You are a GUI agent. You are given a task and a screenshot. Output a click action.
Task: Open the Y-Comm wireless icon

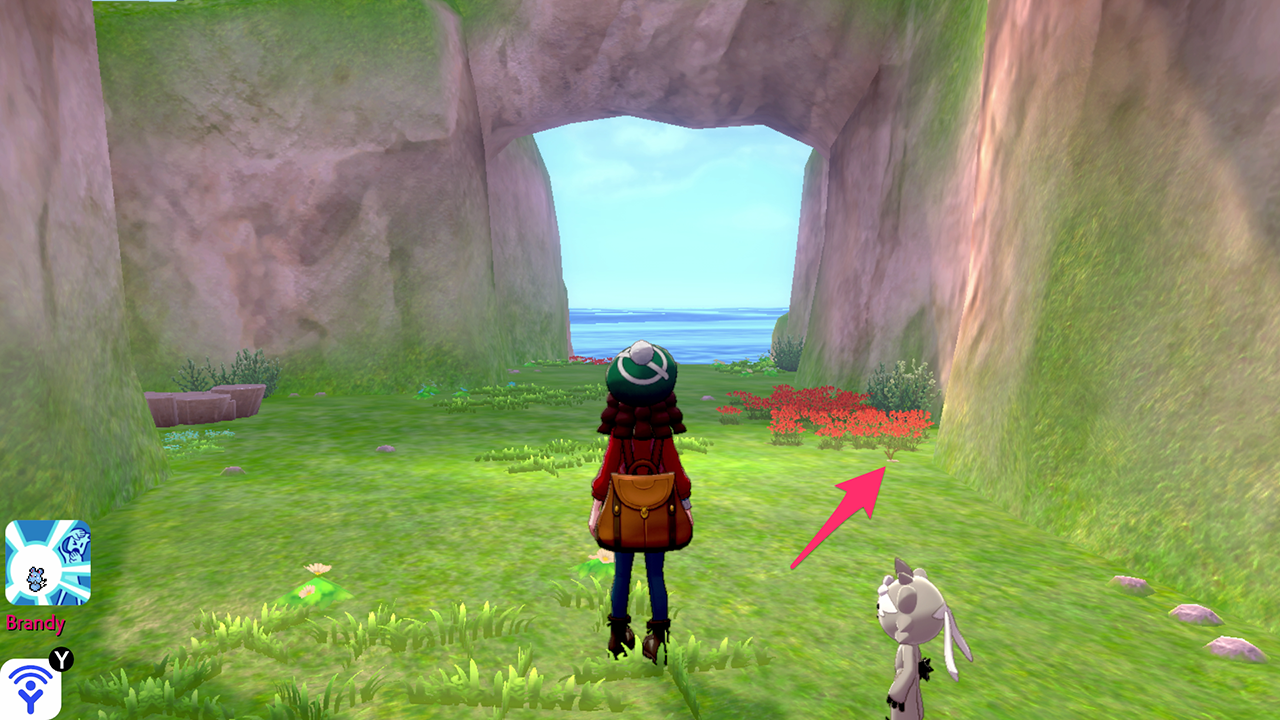click(30, 689)
